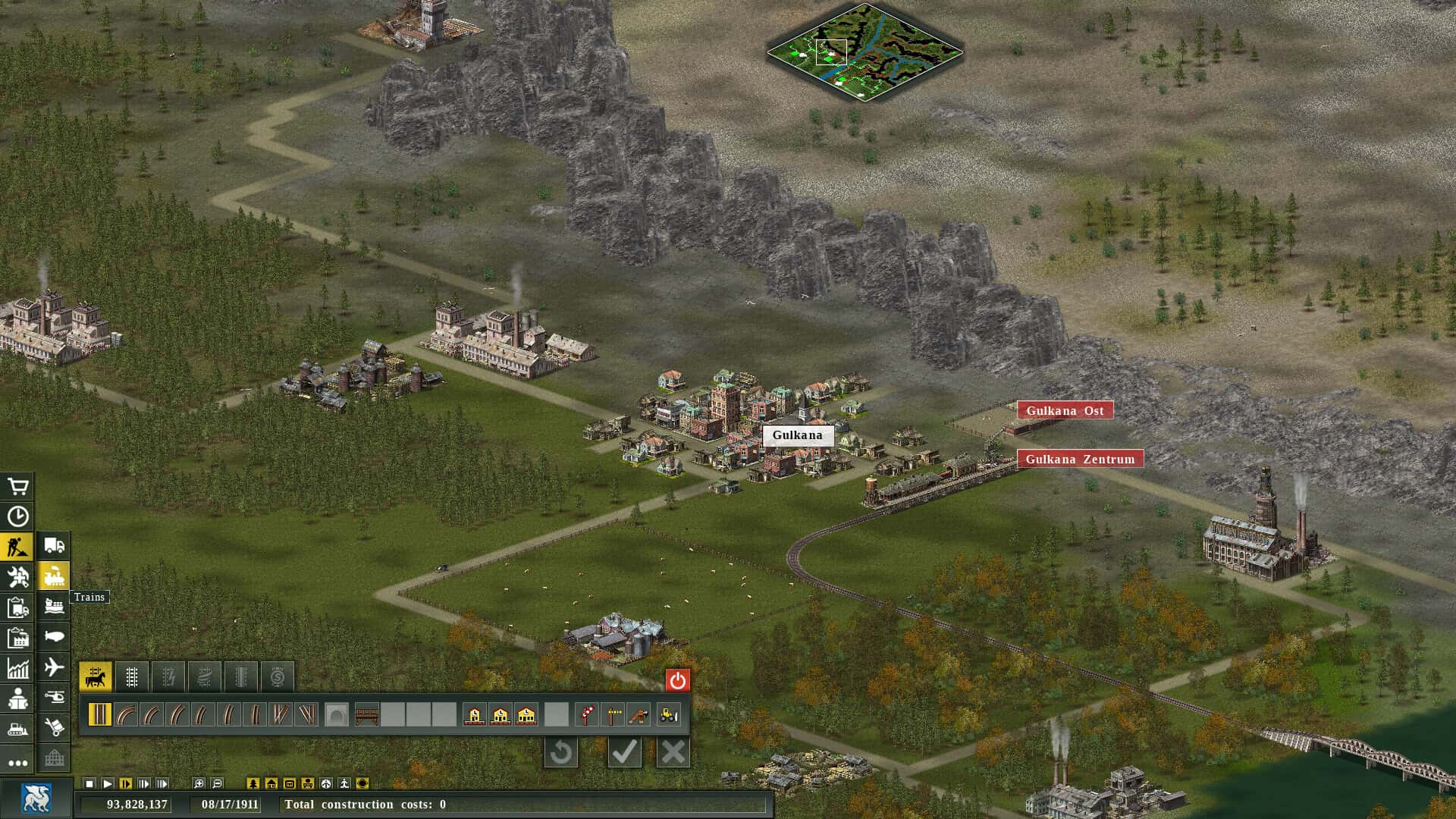Select the railway signal tool
Image resolution: width=1456 pixels, height=819 pixels.
587,715
